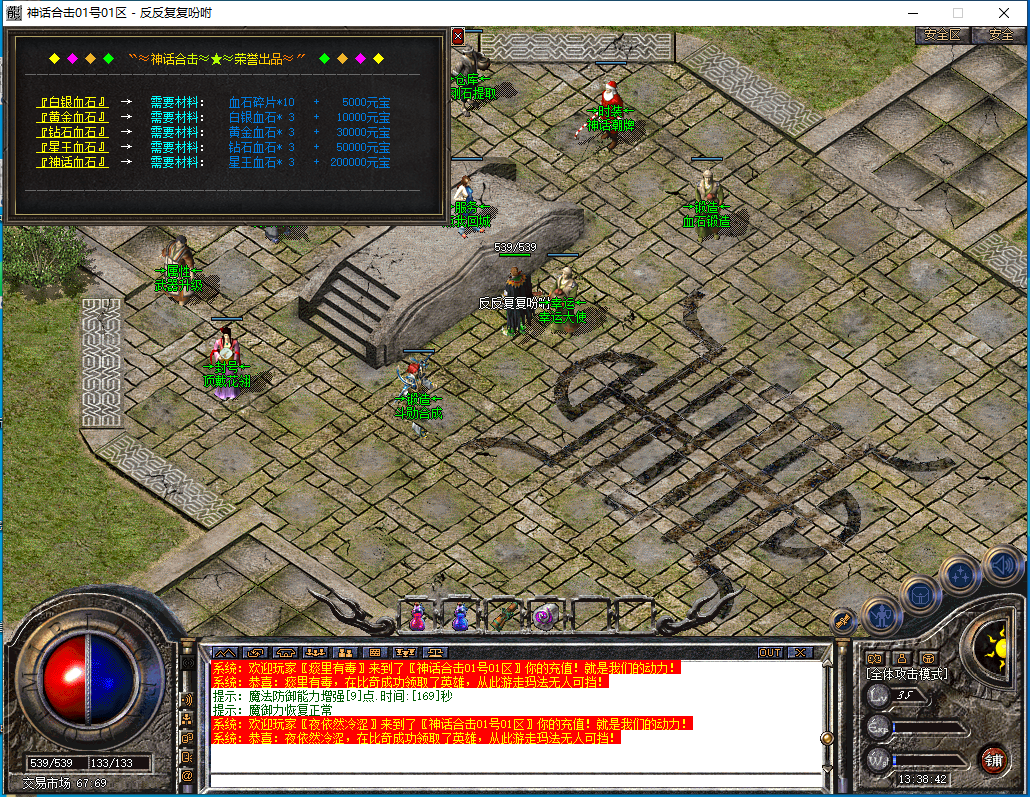Close the chat panel with X button
This screenshot has width=1030, height=797.
[800, 652]
